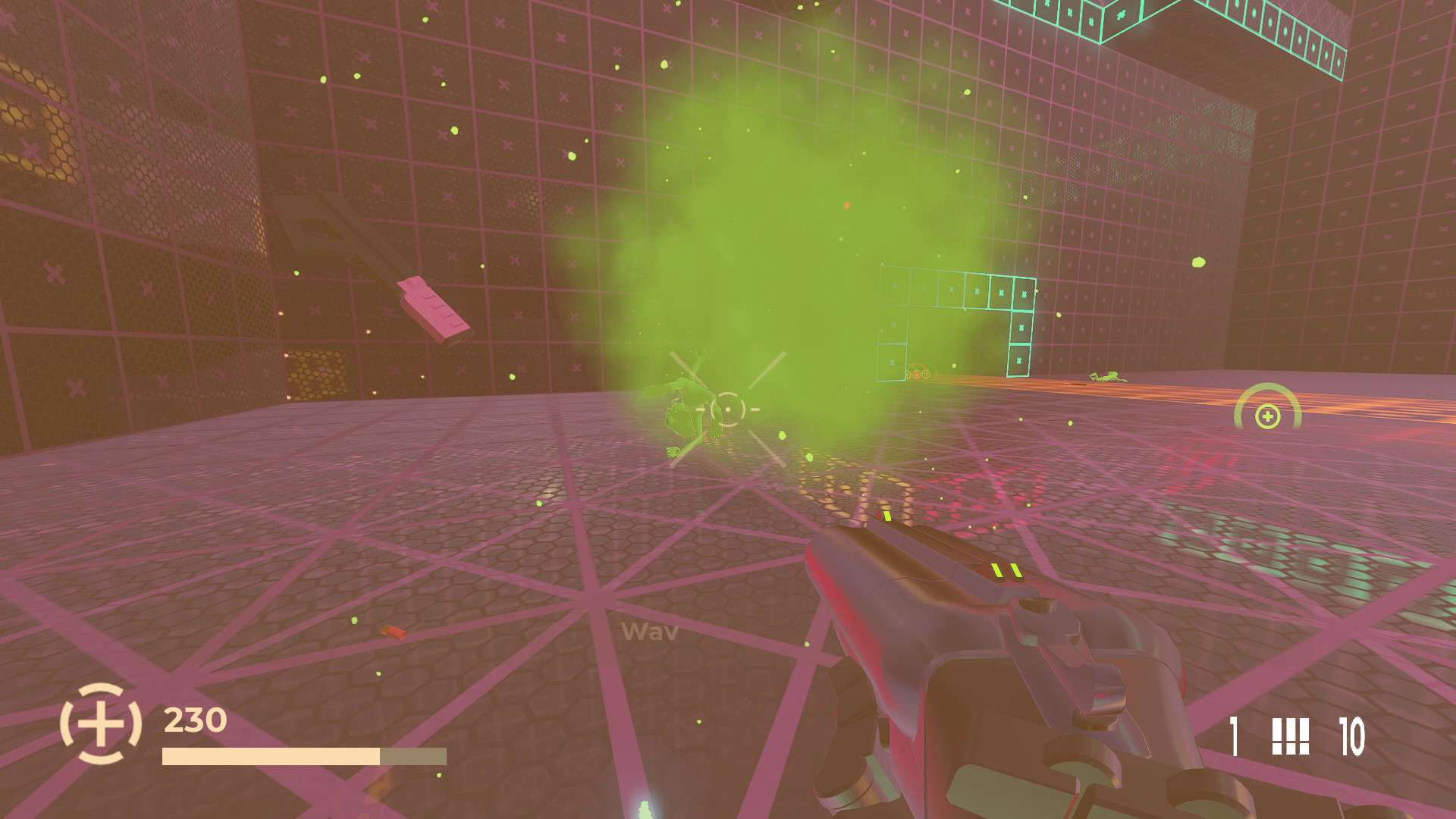Click the orange ammo pickup rings near doorway
Viewport: 1456px width, 819px height.
(918, 374)
